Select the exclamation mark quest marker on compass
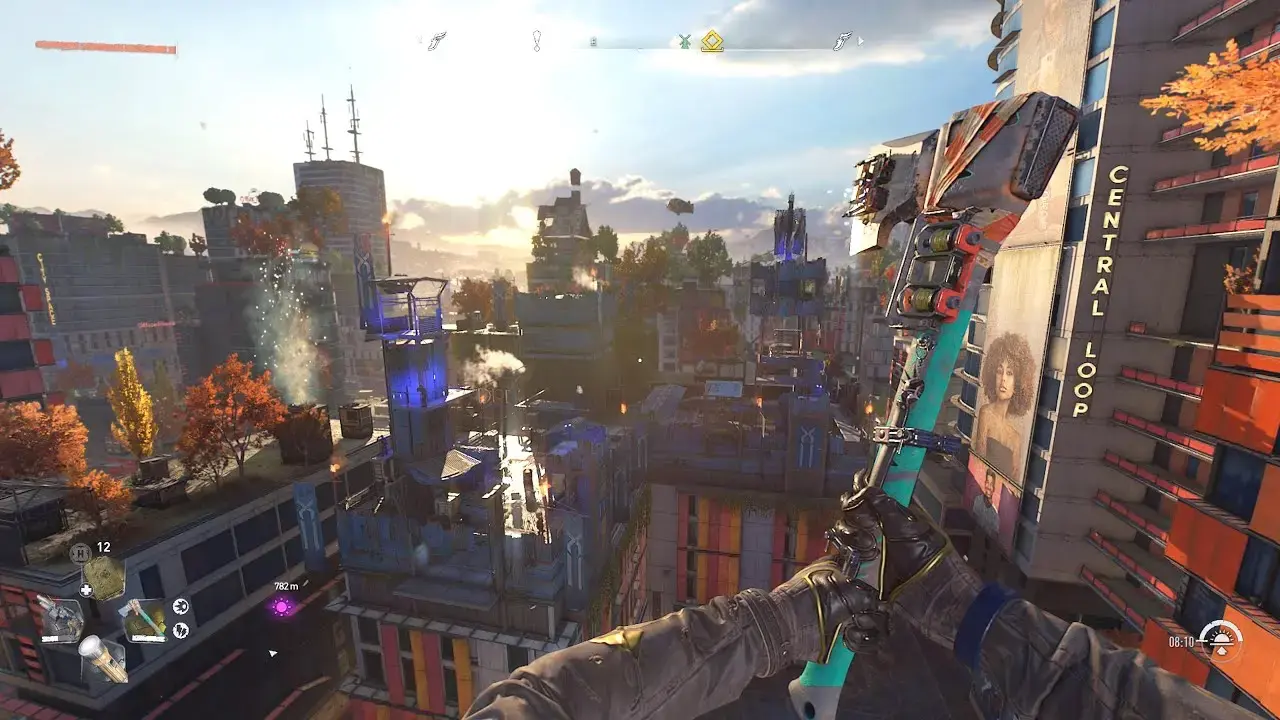Screen dimensions: 1280x720 [537, 41]
